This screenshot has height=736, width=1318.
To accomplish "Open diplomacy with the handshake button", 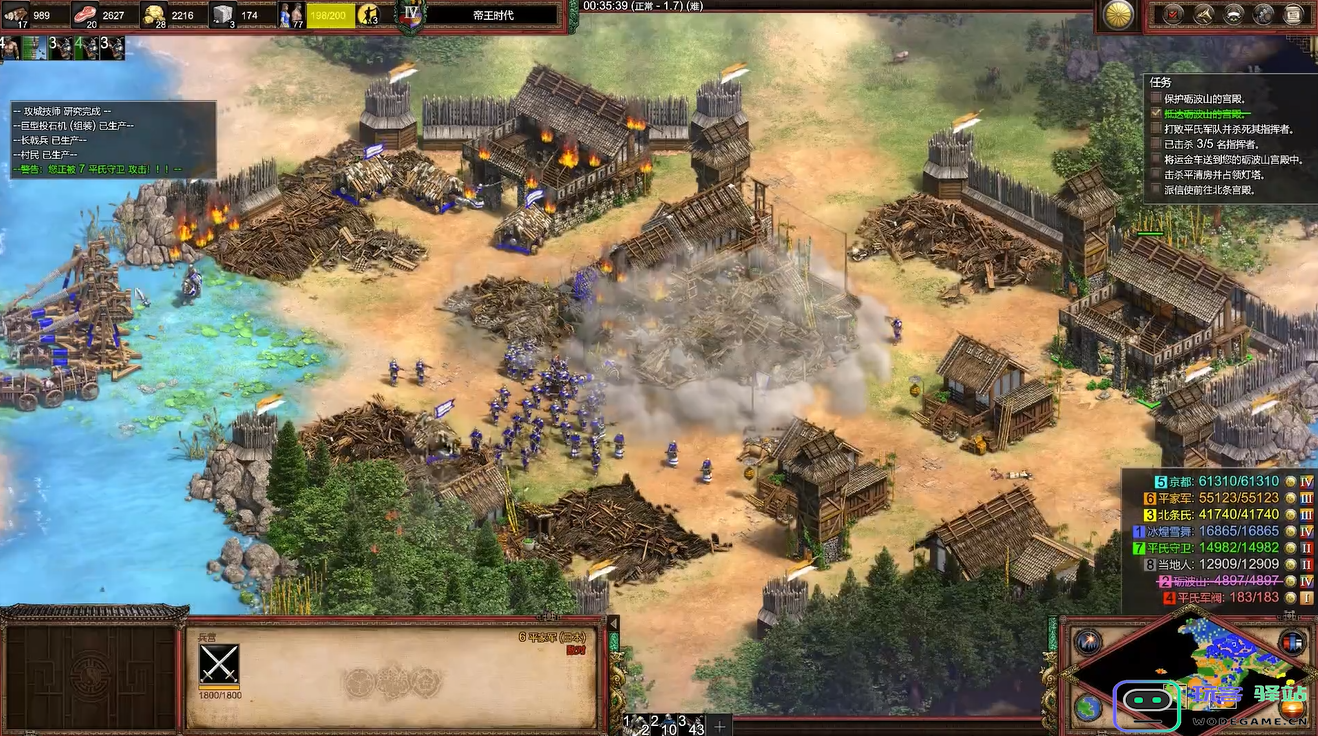I will pos(1234,14).
